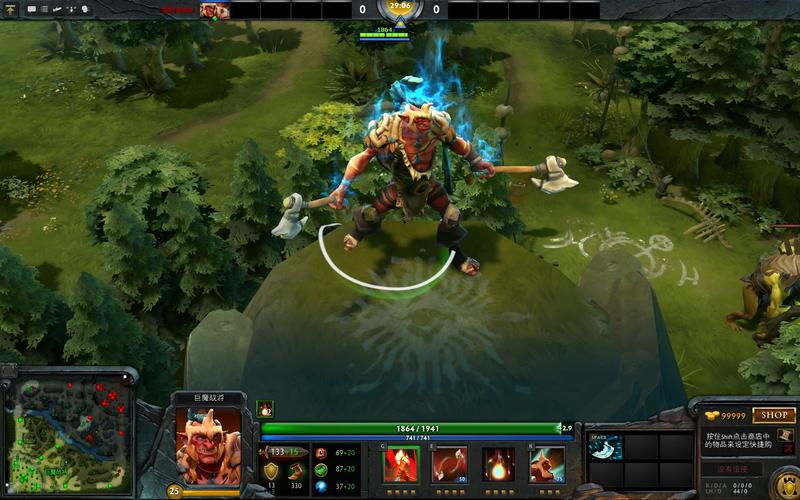The height and width of the screenshot is (500, 800).
Task: Open the chat bubble icon
Action: (32, 10)
